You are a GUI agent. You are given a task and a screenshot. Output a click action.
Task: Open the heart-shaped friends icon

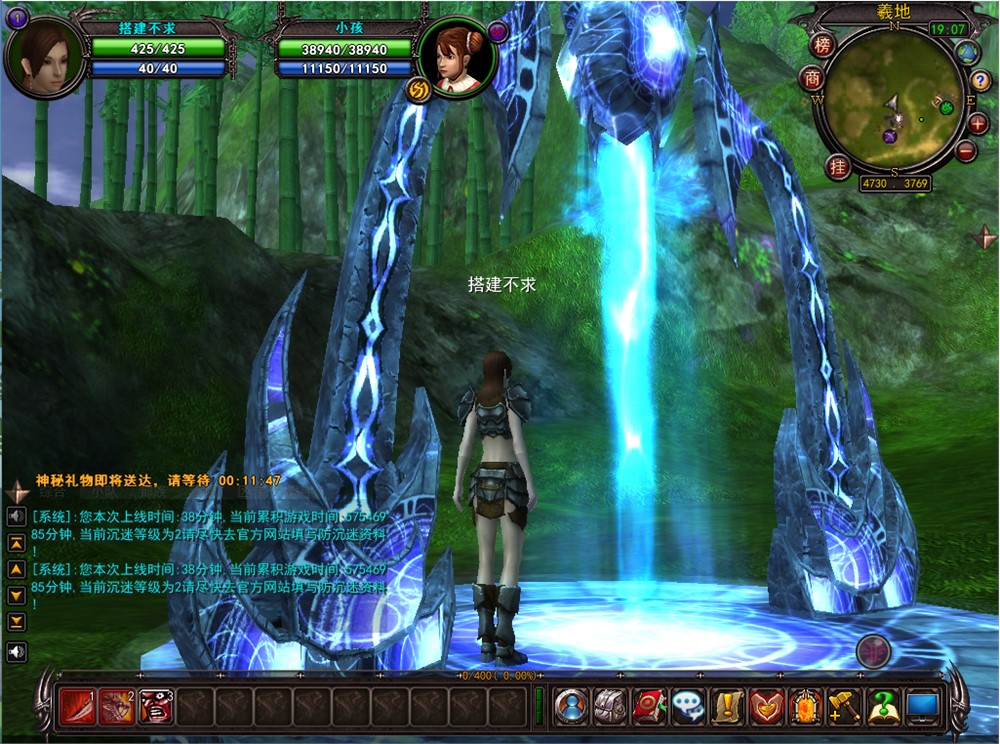[766, 707]
